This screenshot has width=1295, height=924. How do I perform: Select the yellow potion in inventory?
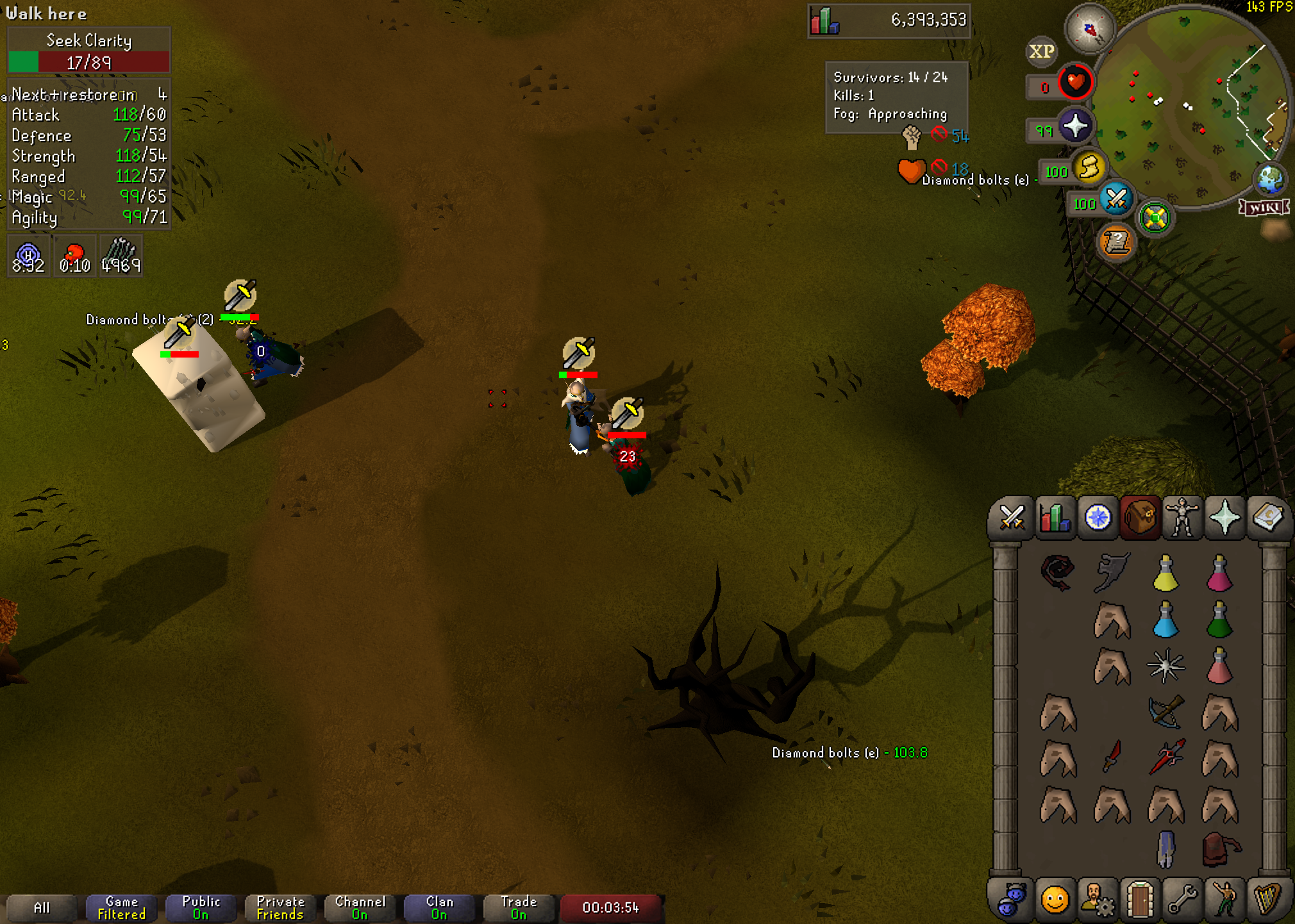(x=1165, y=573)
